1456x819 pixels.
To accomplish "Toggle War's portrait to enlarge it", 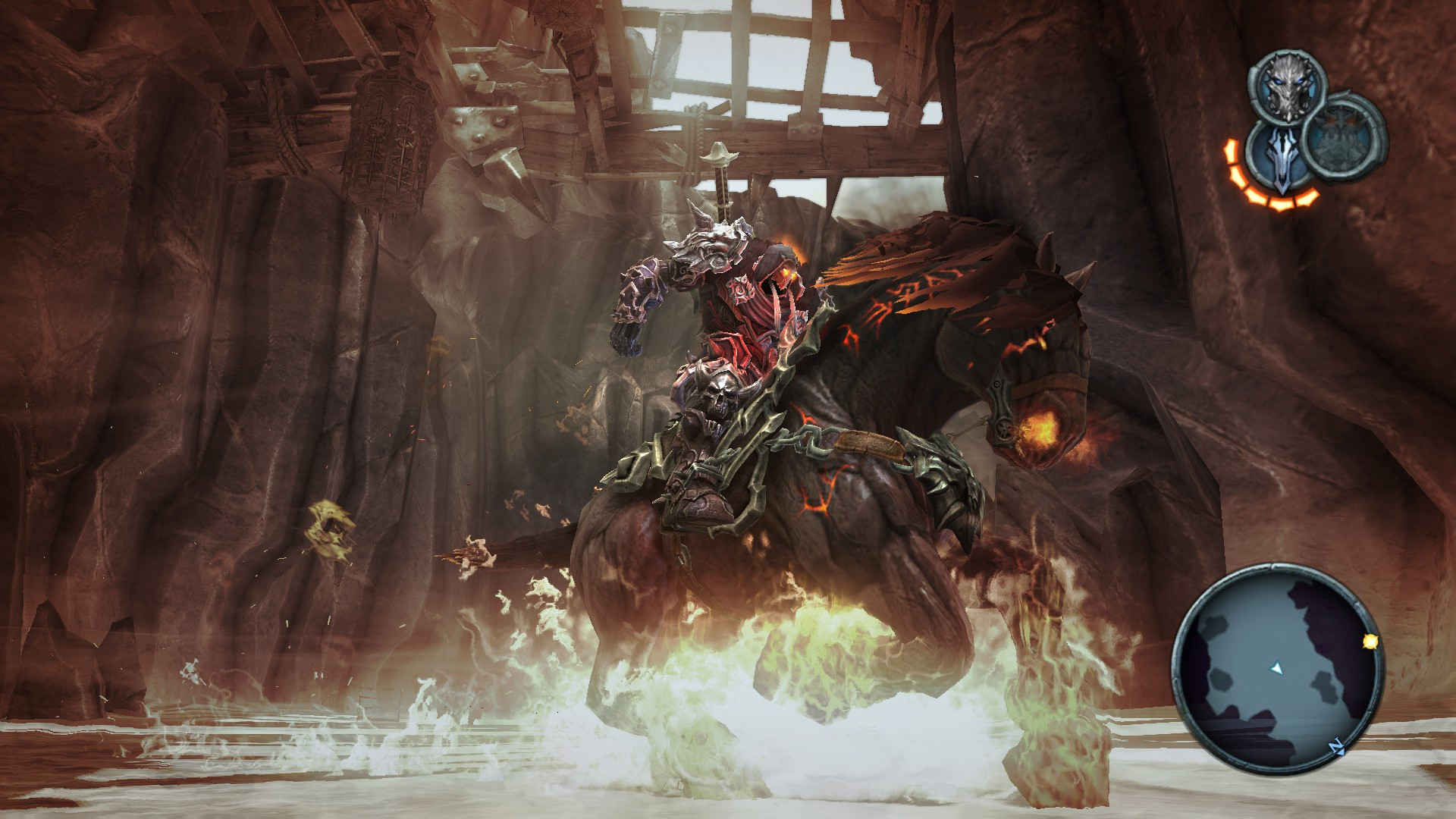I will tap(1287, 85).
